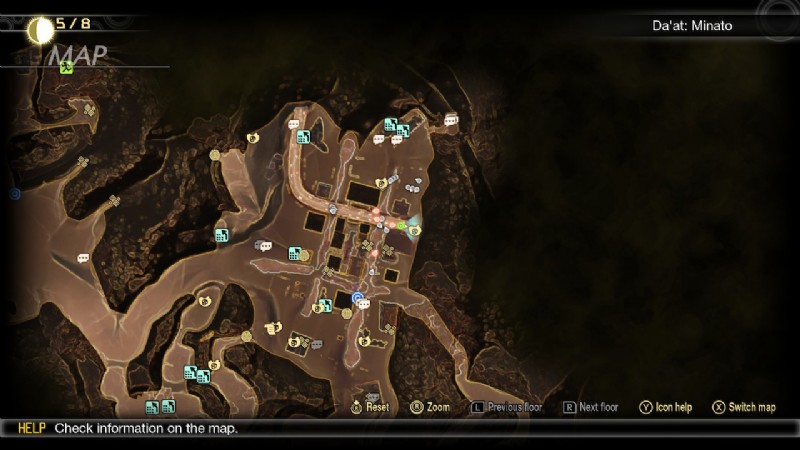Select the pointing hand map marker
The width and height of the screenshot is (800, 450).
(272, 327)
